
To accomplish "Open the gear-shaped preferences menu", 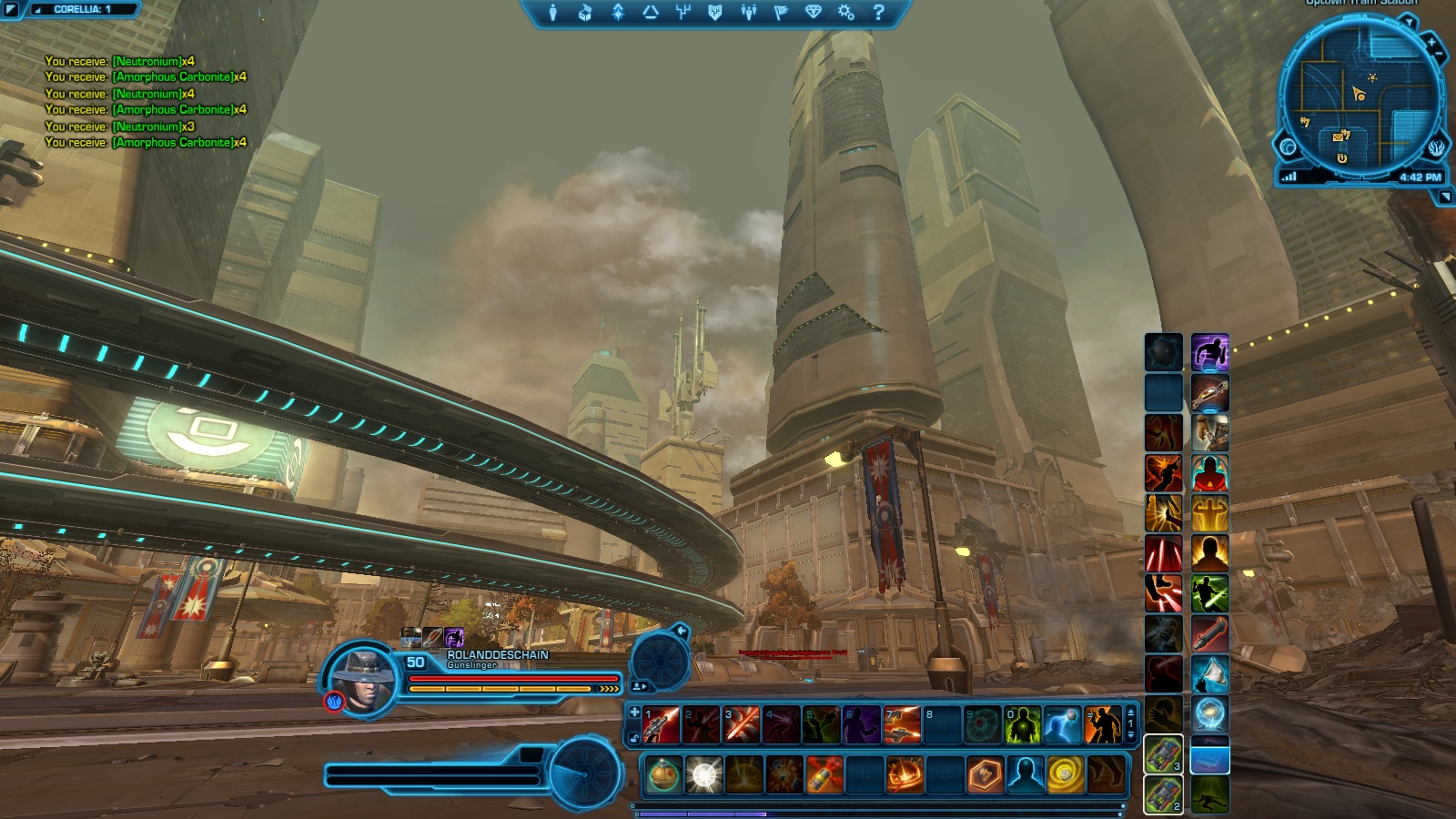I will click(846, 13).
